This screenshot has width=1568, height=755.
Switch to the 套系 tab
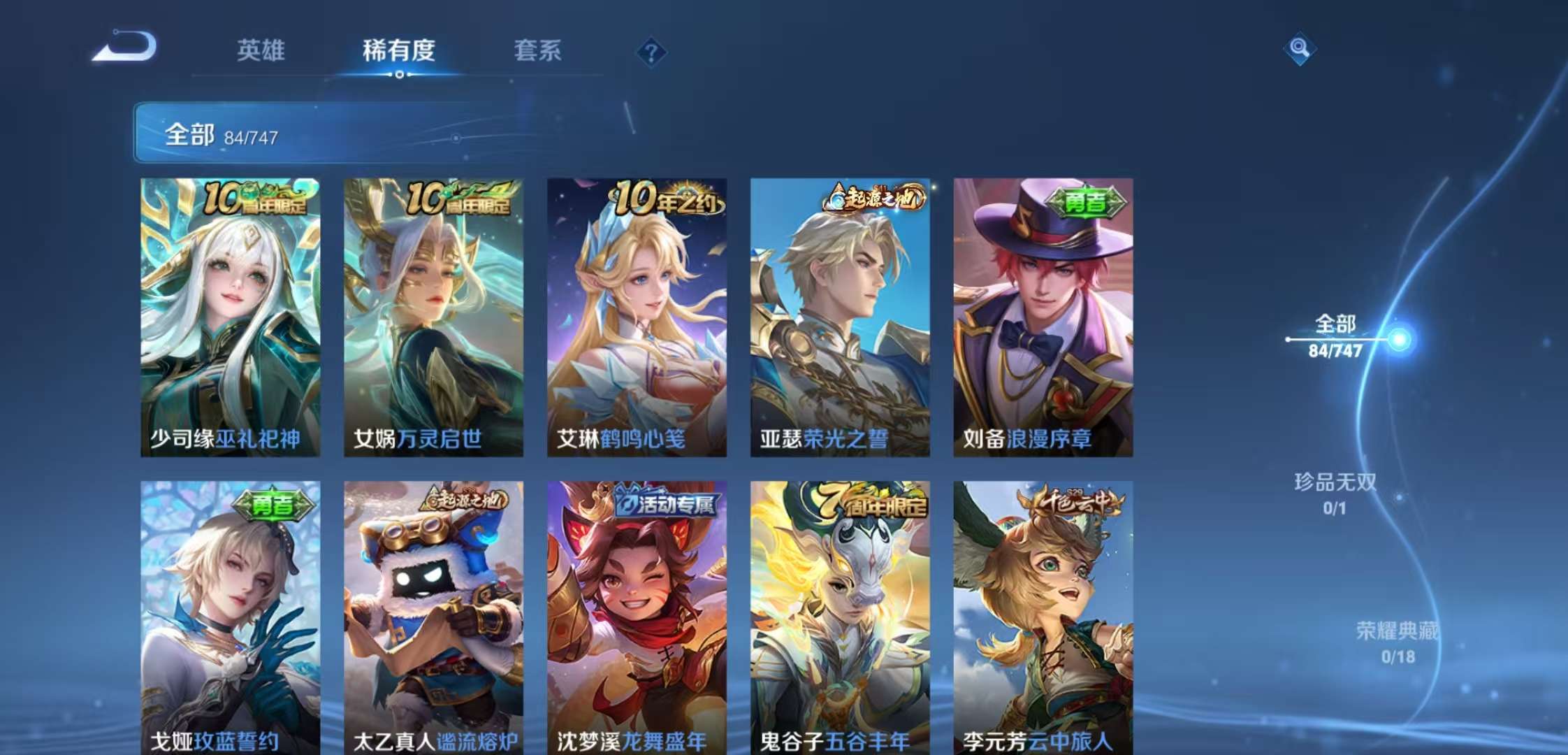coord(539,50)
